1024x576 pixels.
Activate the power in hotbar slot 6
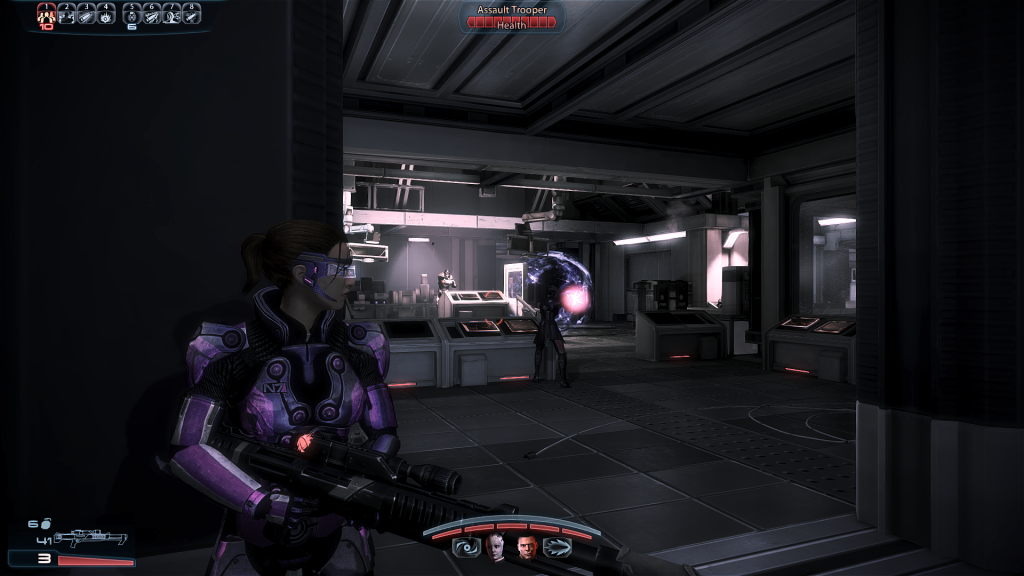pyautogui.click(x=152, y=14)
